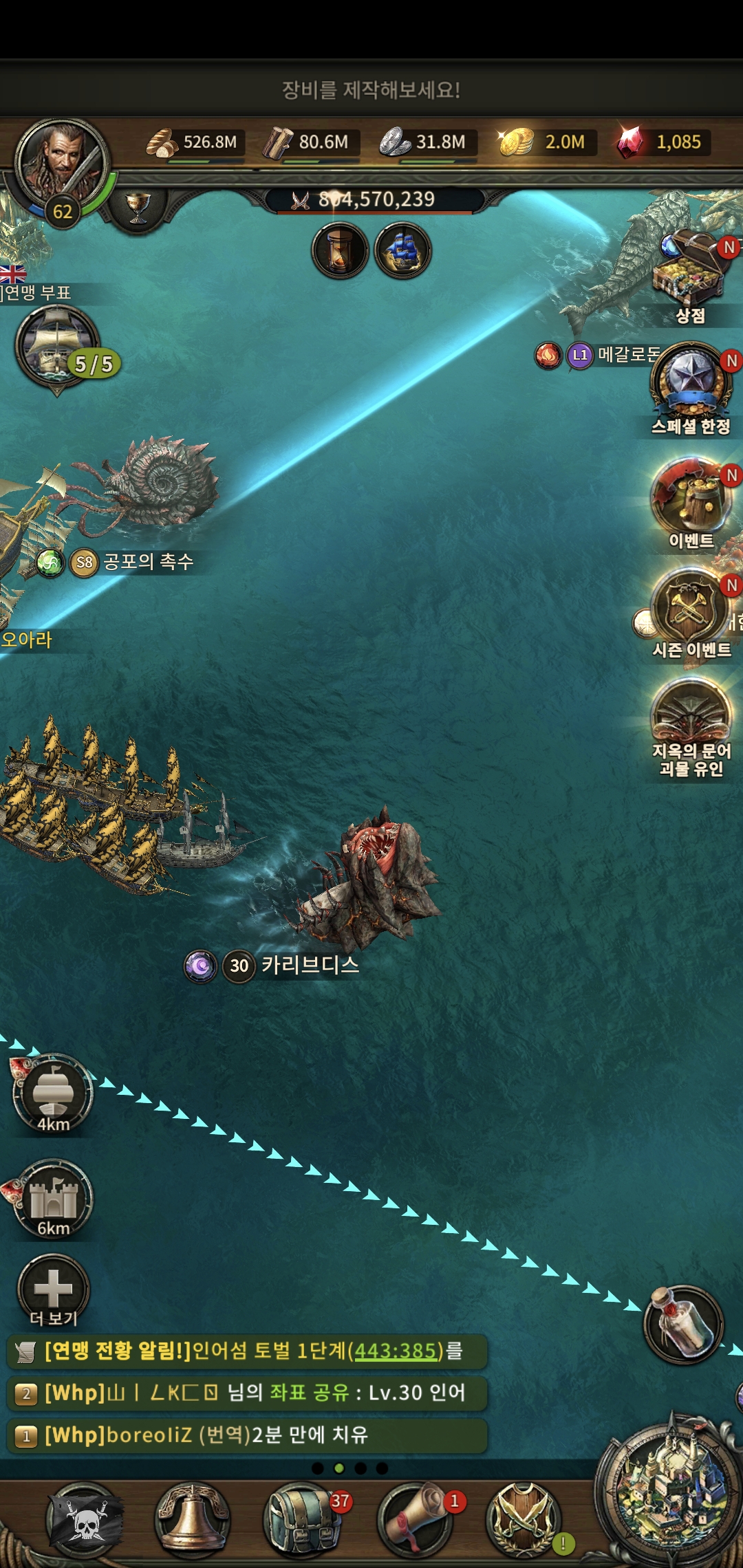Expand the 더 보기 plus button
The height and width of the screenshot is (1568, 743).
click(53, 1288)
